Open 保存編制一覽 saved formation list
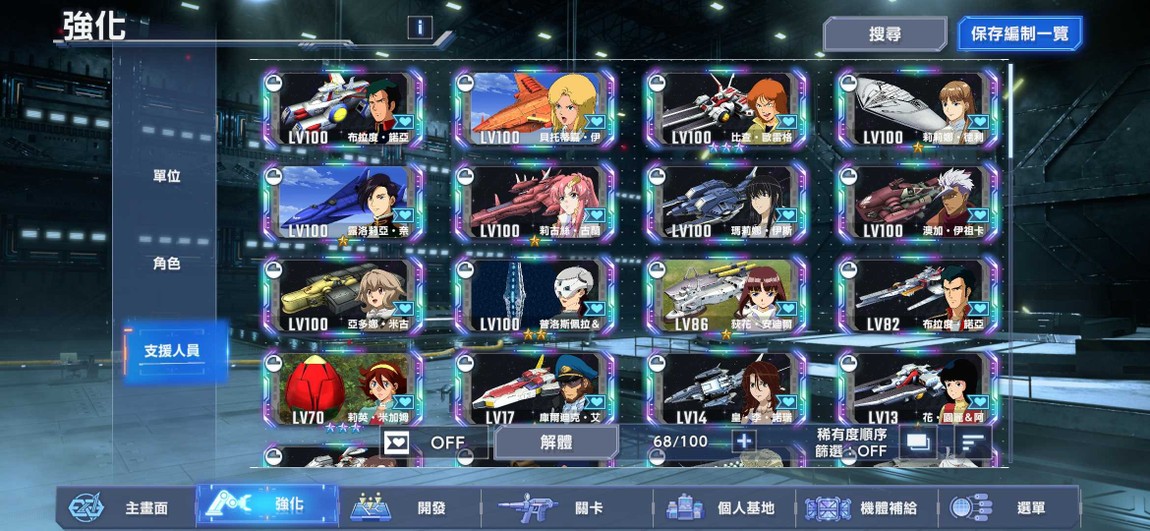This screenshot has height=531, width=1150. pyautogui.click(x=1019, y=34)
